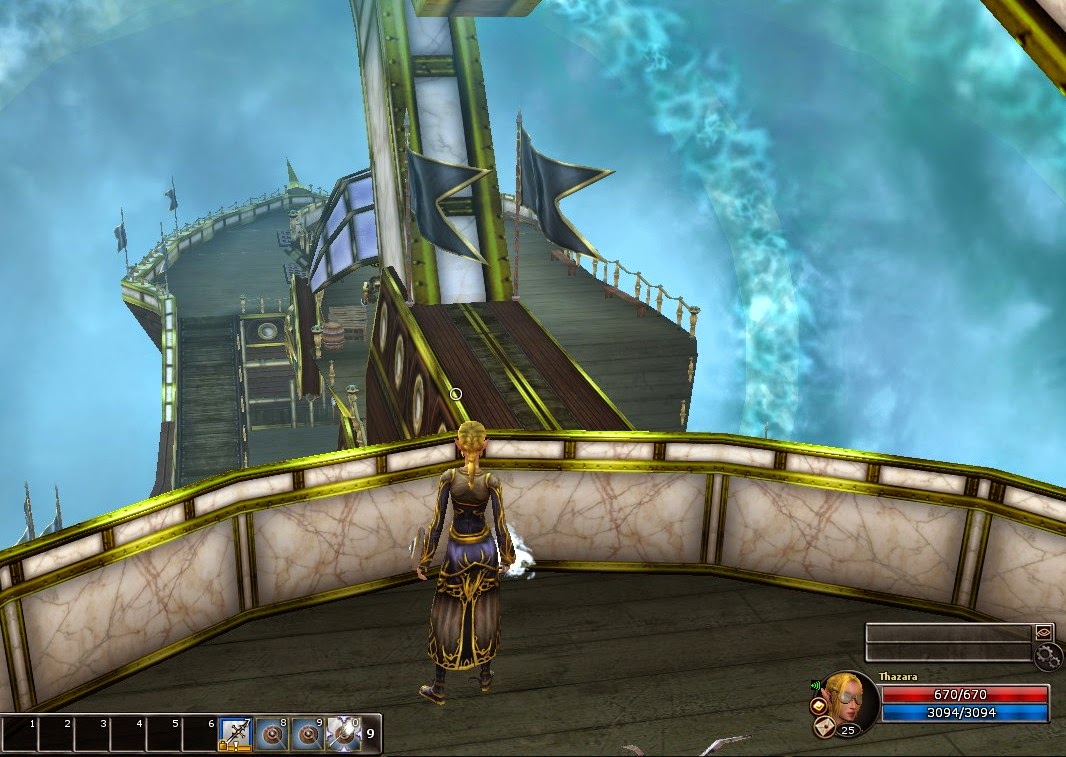Select Thazara's character portrait
This screenshot has width=1066, height=757.
[x=851, y=700]
